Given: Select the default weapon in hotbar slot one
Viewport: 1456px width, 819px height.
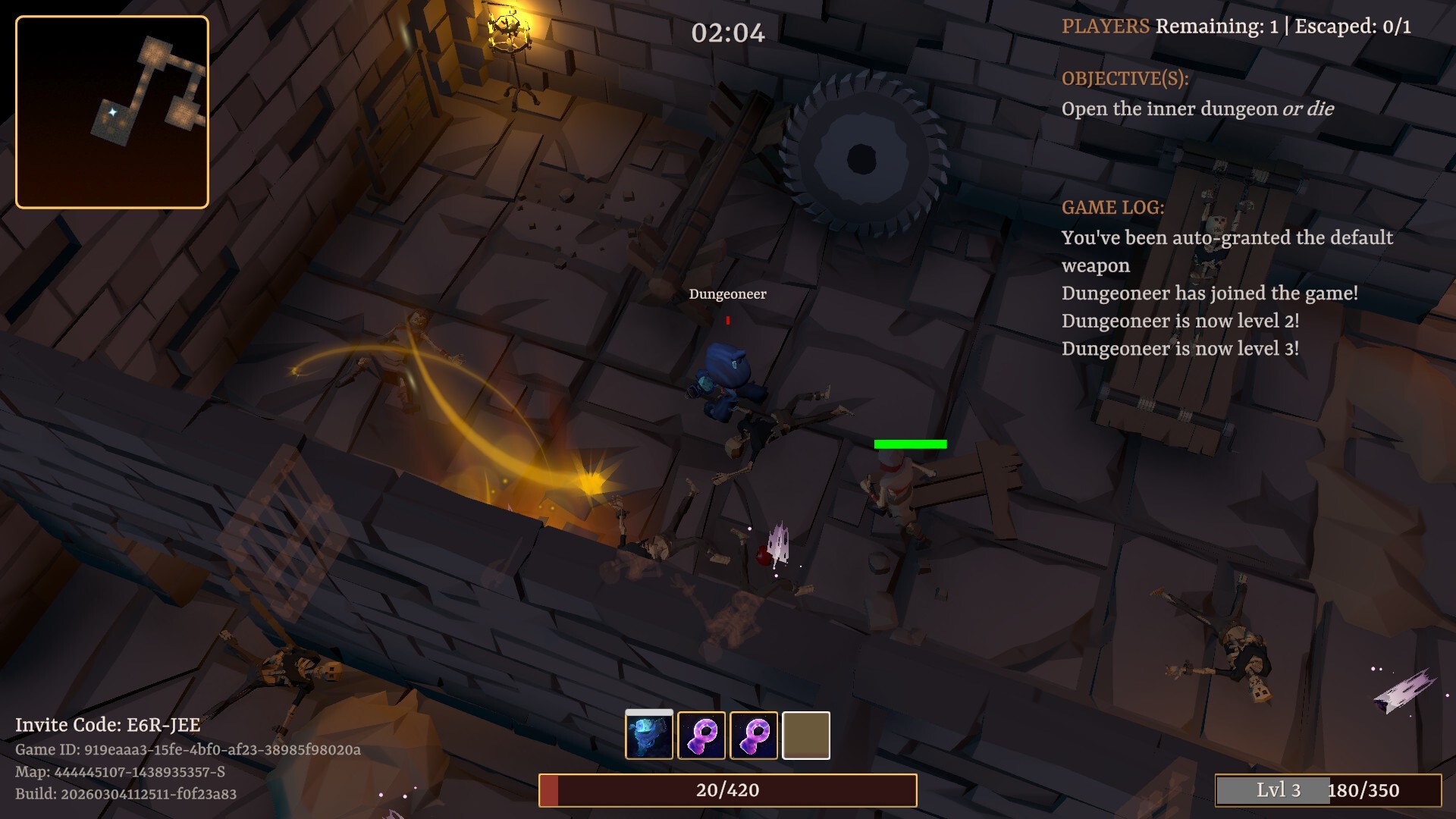Looking at the screenshot, I should 648,734.
